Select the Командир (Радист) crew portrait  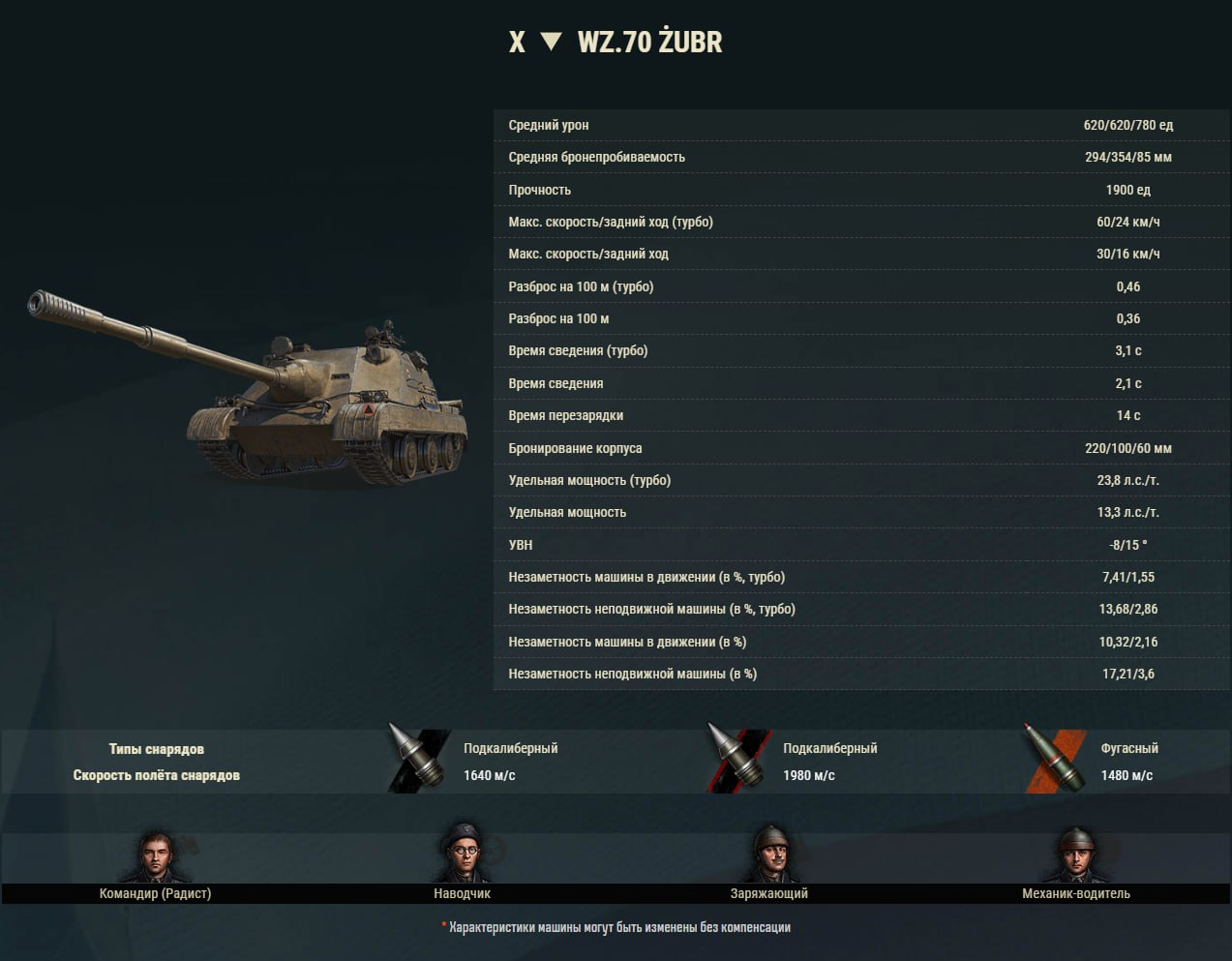[x=155, y=856]
